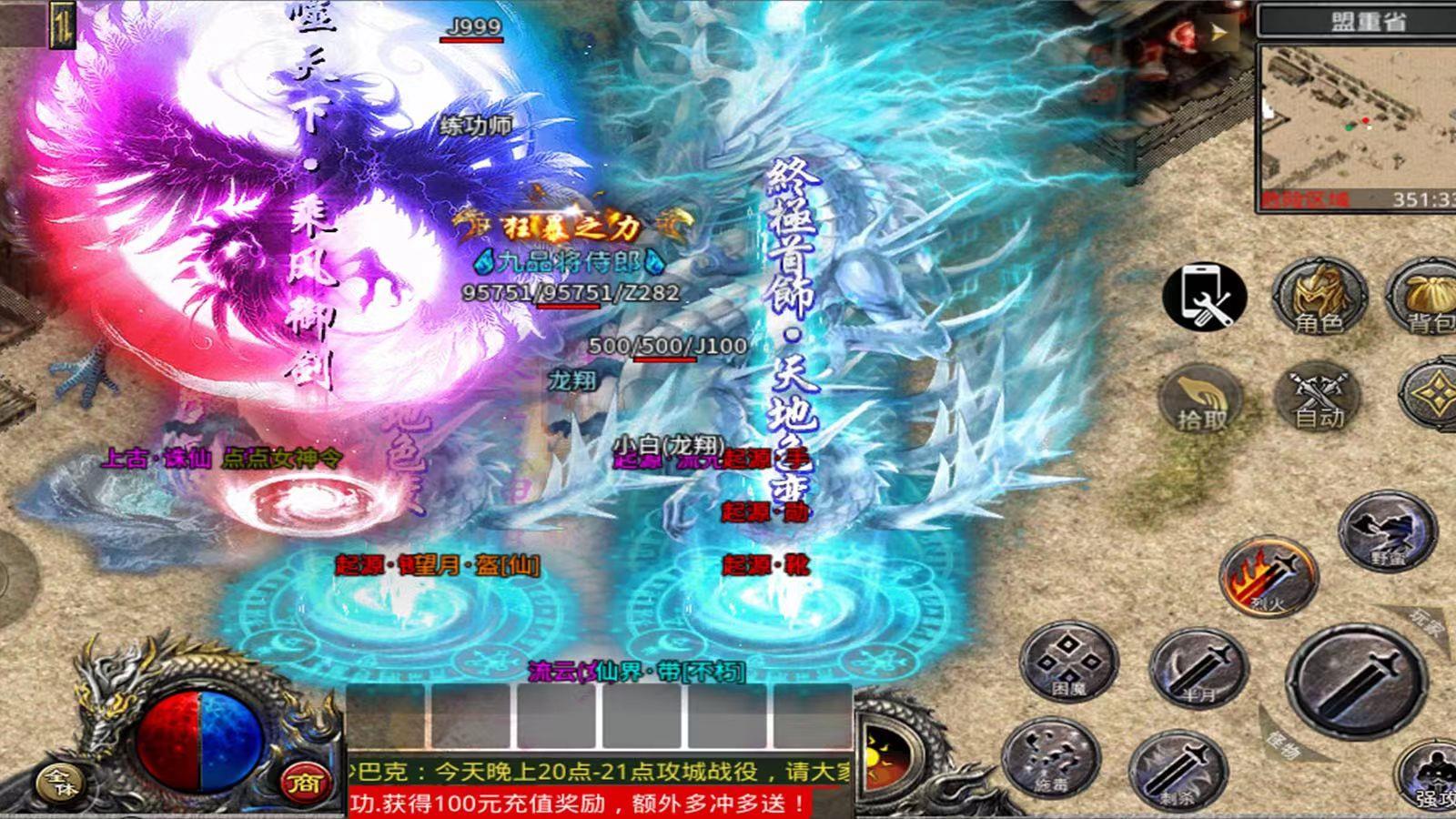This screenshot has height=819, width=1456.
Task: Tap the 拾取 pickup button
Action: tap(1202, 399)
